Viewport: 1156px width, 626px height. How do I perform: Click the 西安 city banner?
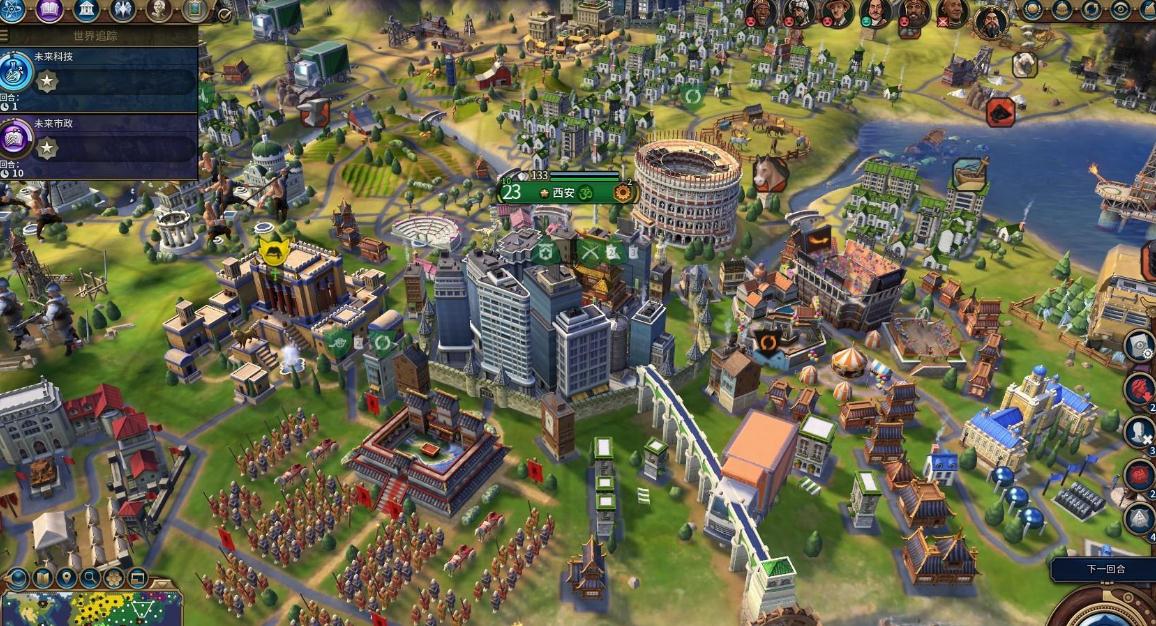coord(566,191)
